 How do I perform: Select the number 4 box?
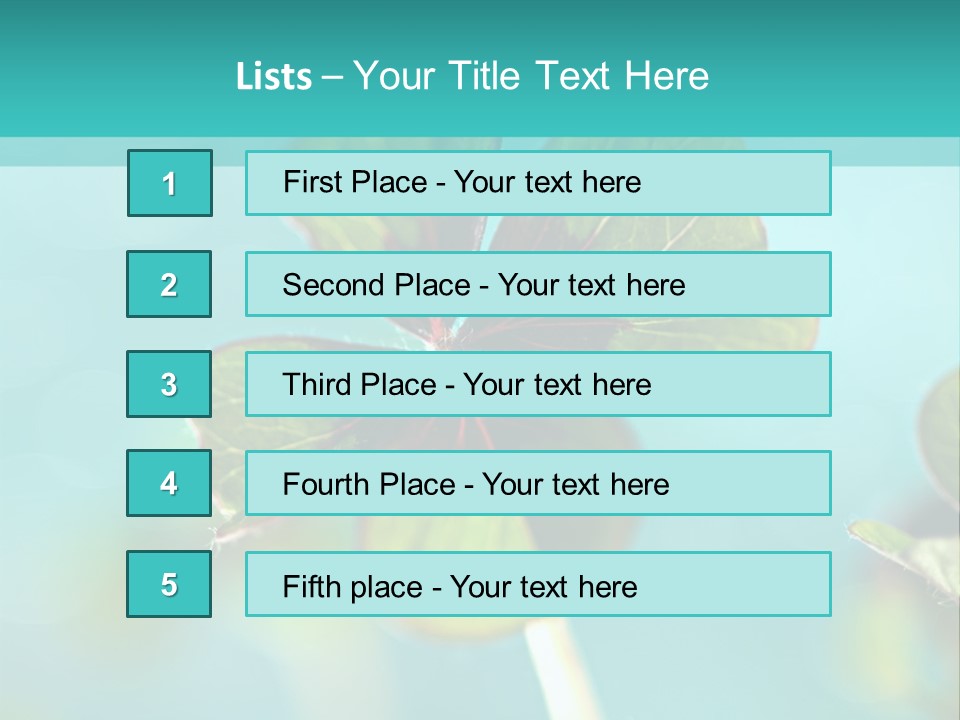(169, 483)
